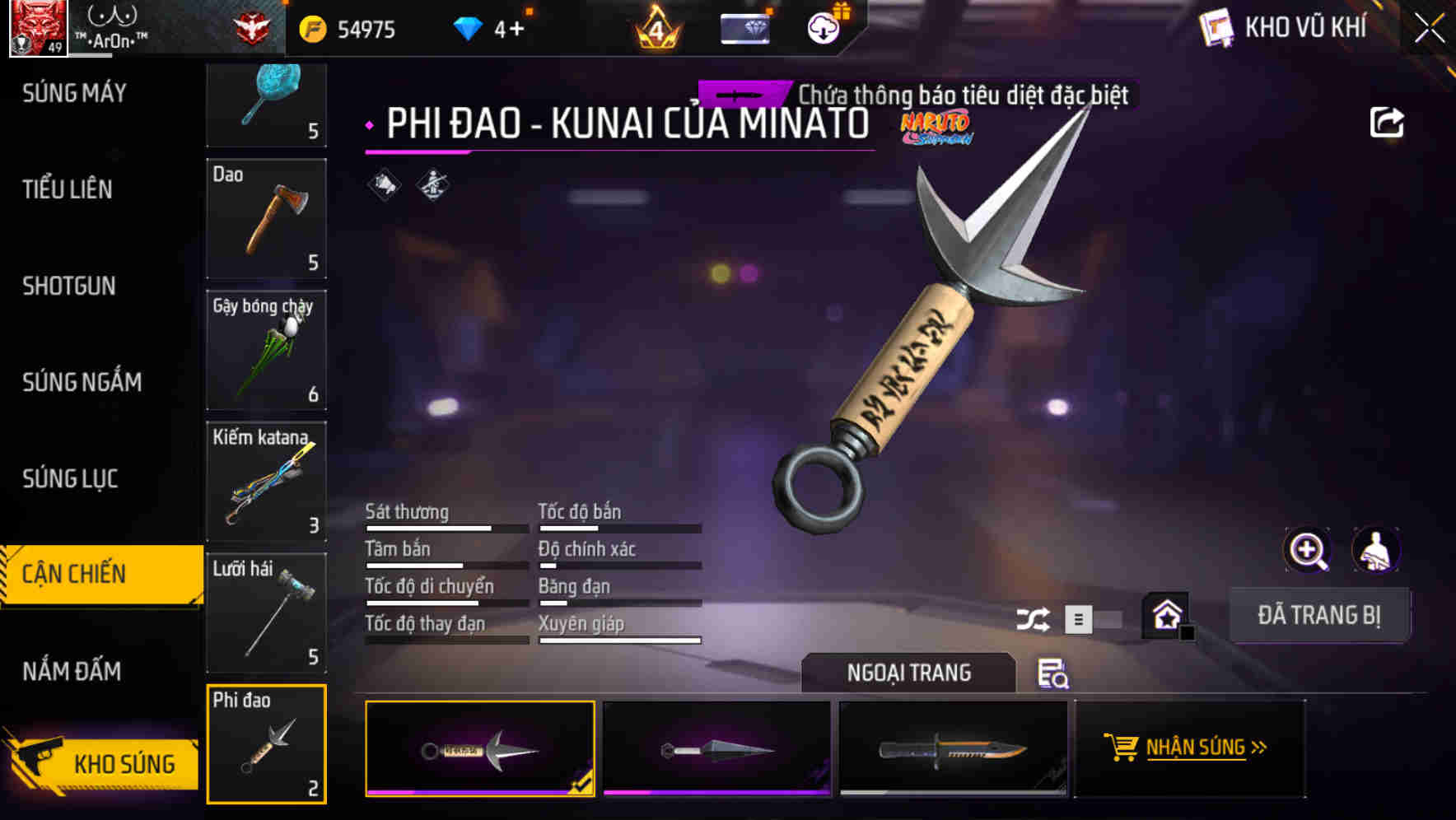Screen dimensions: 1456x820
Task: Click the soldier-with-rifle attribute icon
Action: [432, 184]
